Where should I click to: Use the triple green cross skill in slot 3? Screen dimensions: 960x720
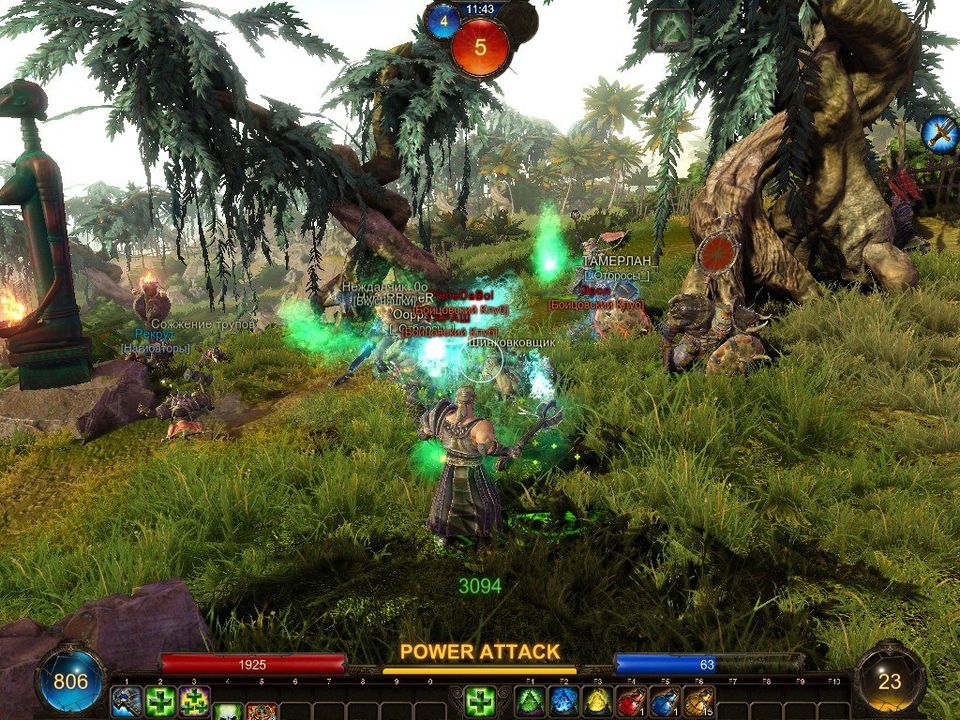pyautogui.click(x=194, y=701)
